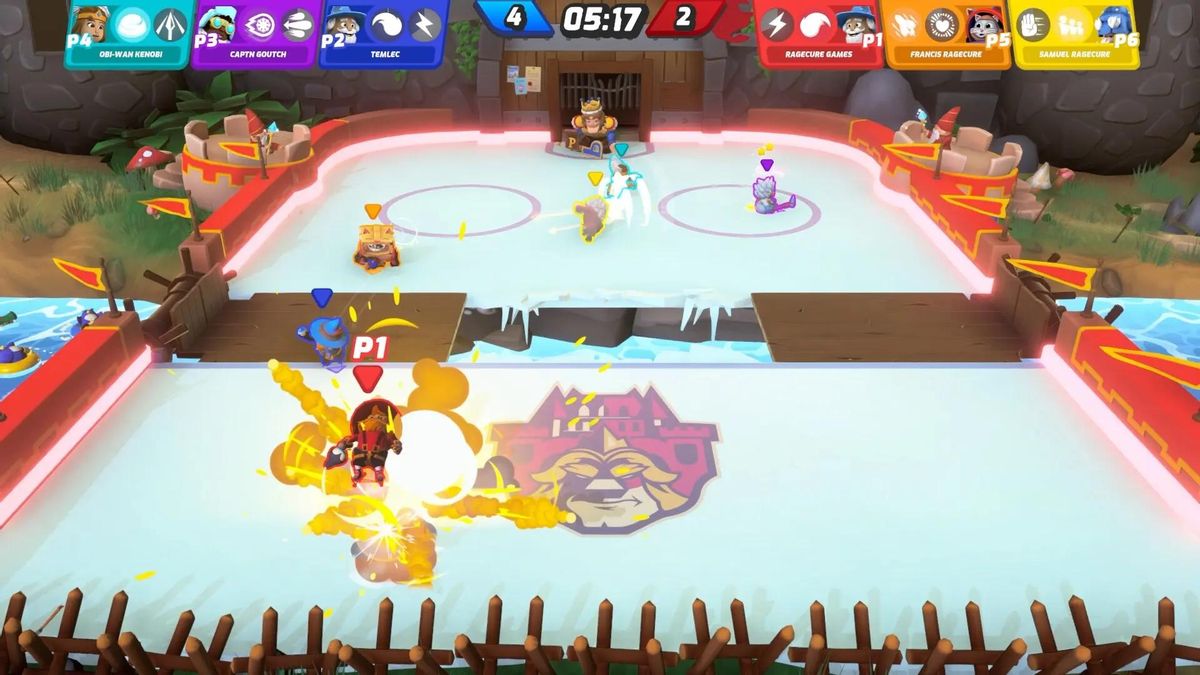This screenshot has height=675, width=1200.
Task: Select Obi-Wan Kenobi's character portrait
Action: pos(91,24)
